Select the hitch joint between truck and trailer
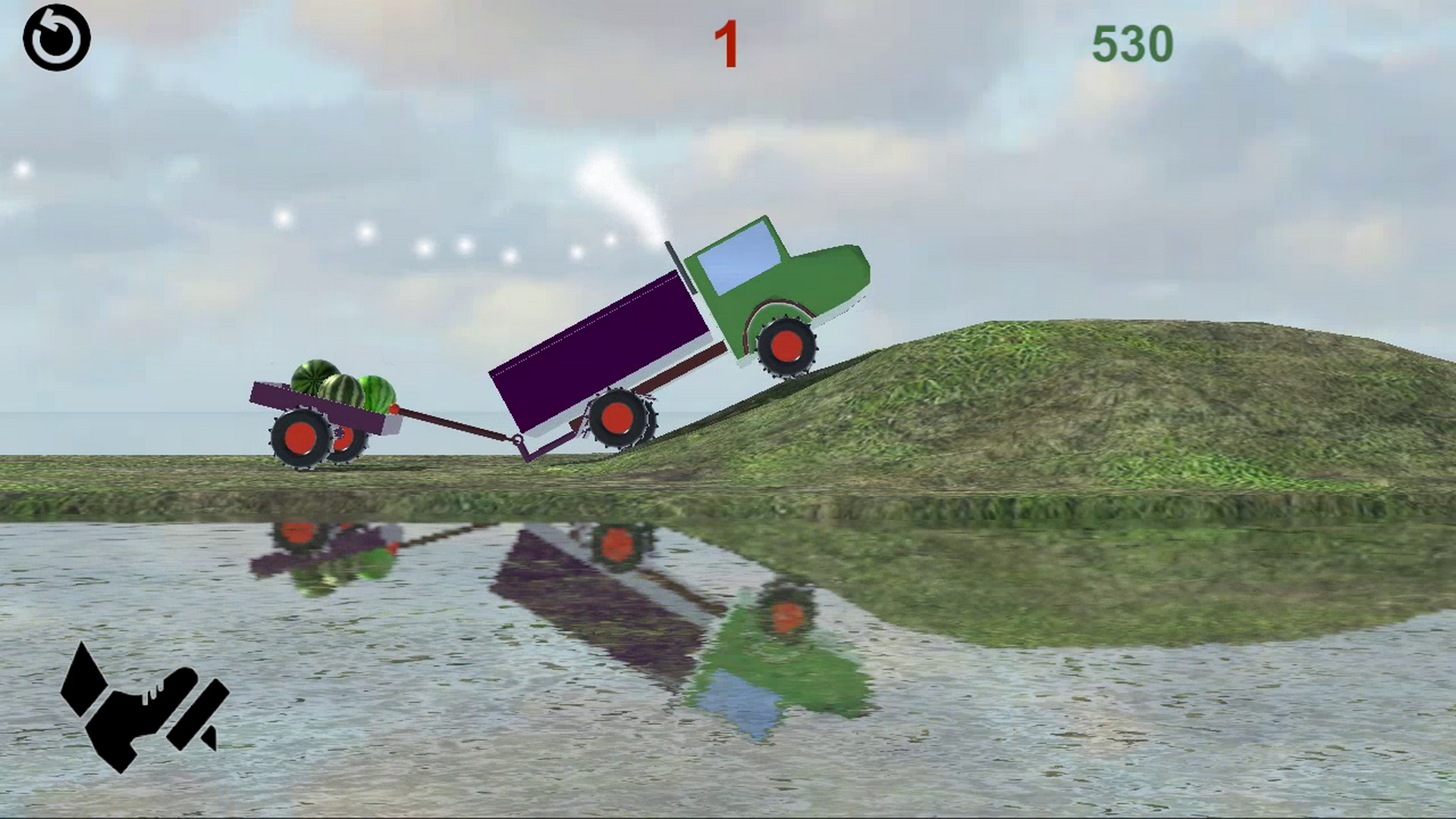The image size is (1456, 819). (x=518, y=440)
